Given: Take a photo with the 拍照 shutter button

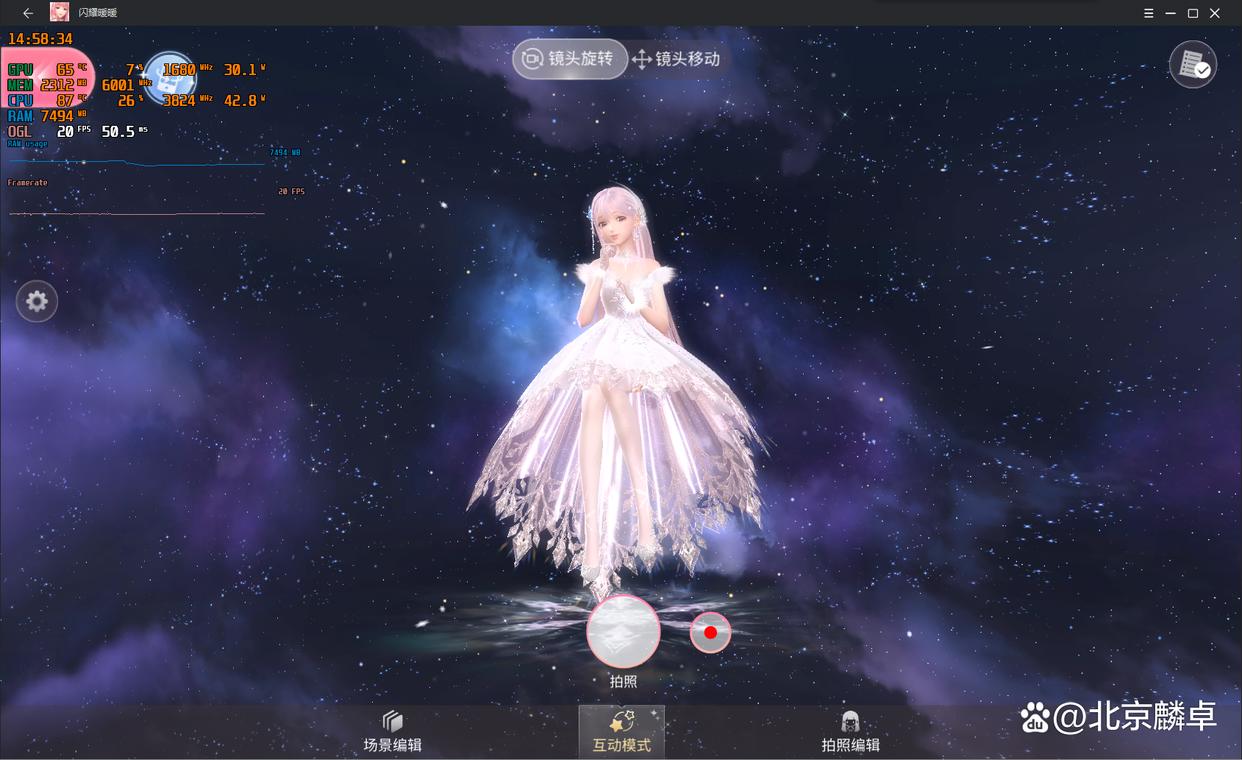Looking at the screenshot, I should [623, 632].
